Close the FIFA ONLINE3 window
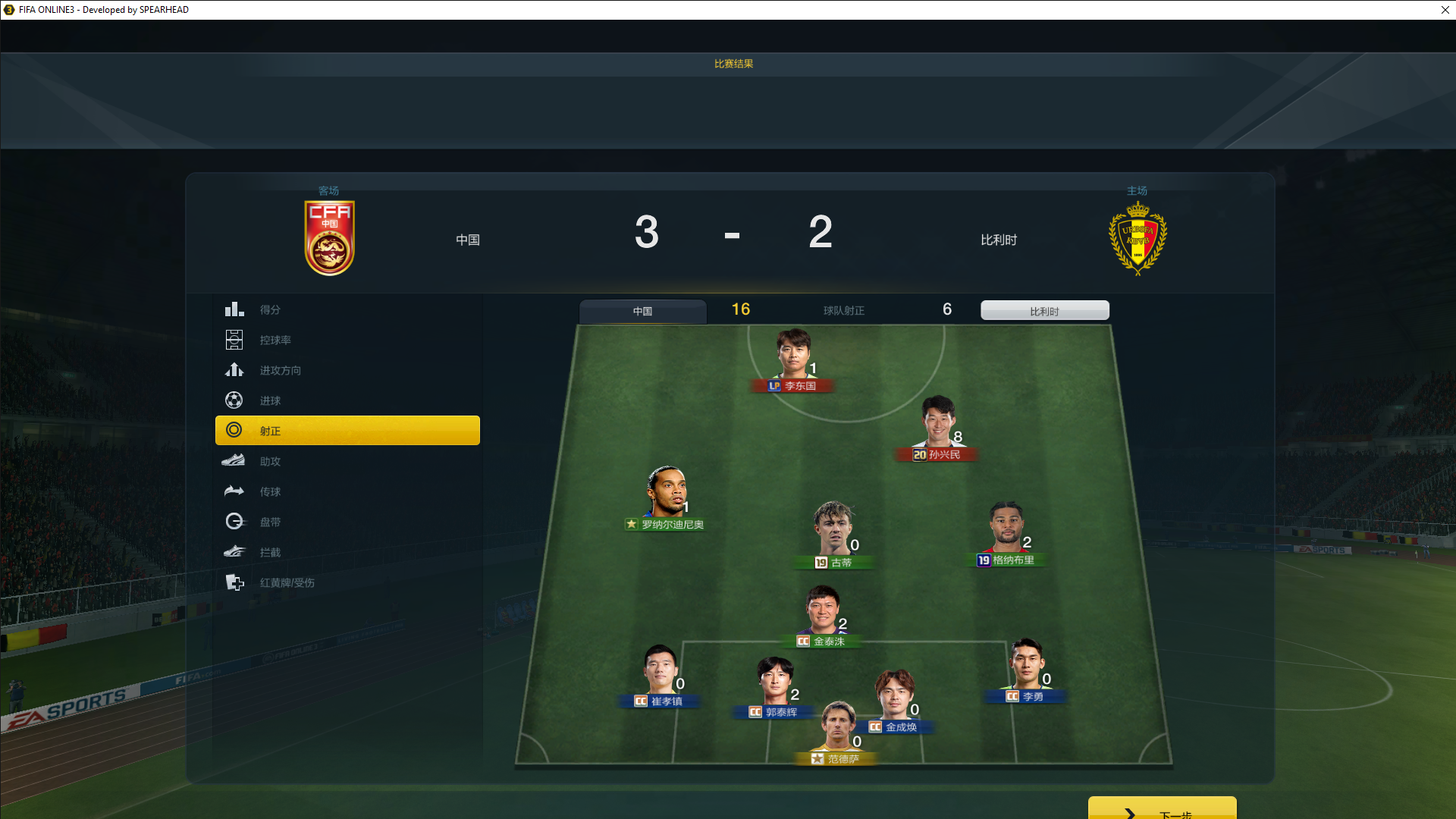The image size is (1456, 819). click(1445, 10)
